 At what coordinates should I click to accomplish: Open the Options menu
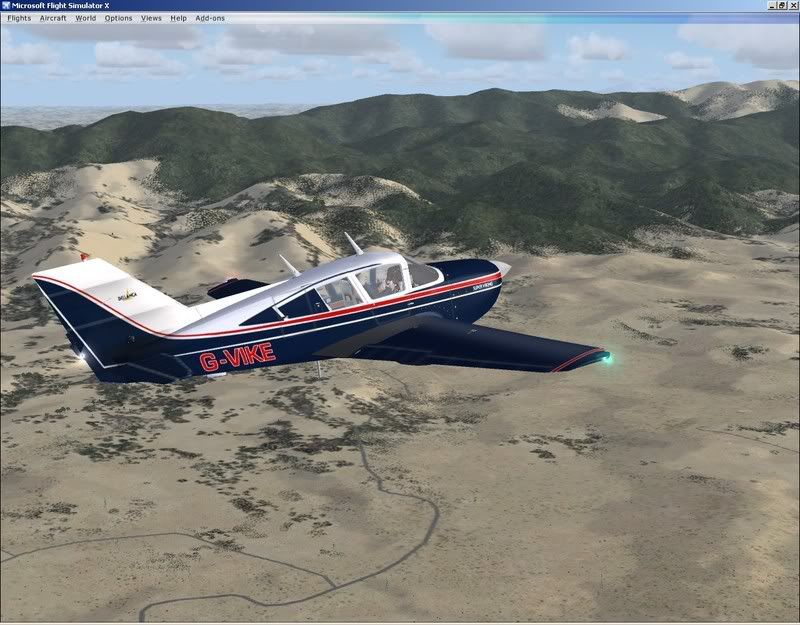[118, 18]
